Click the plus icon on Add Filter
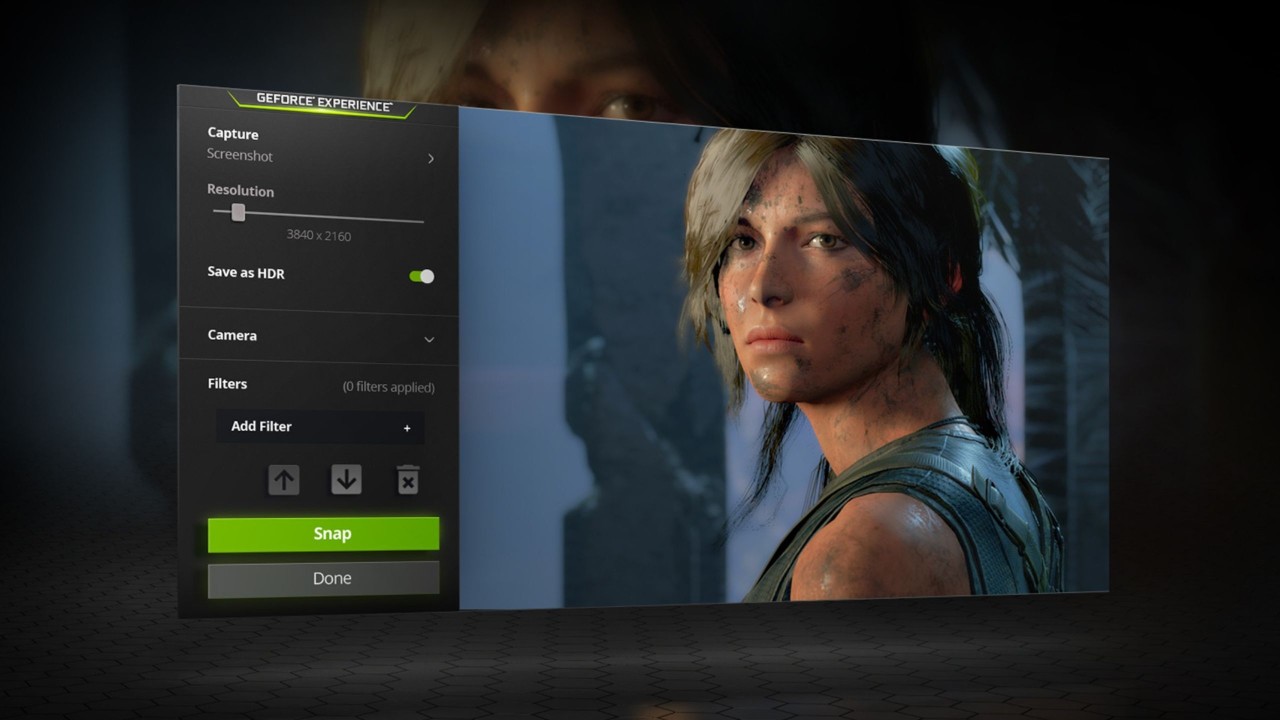 coord(407,427)
